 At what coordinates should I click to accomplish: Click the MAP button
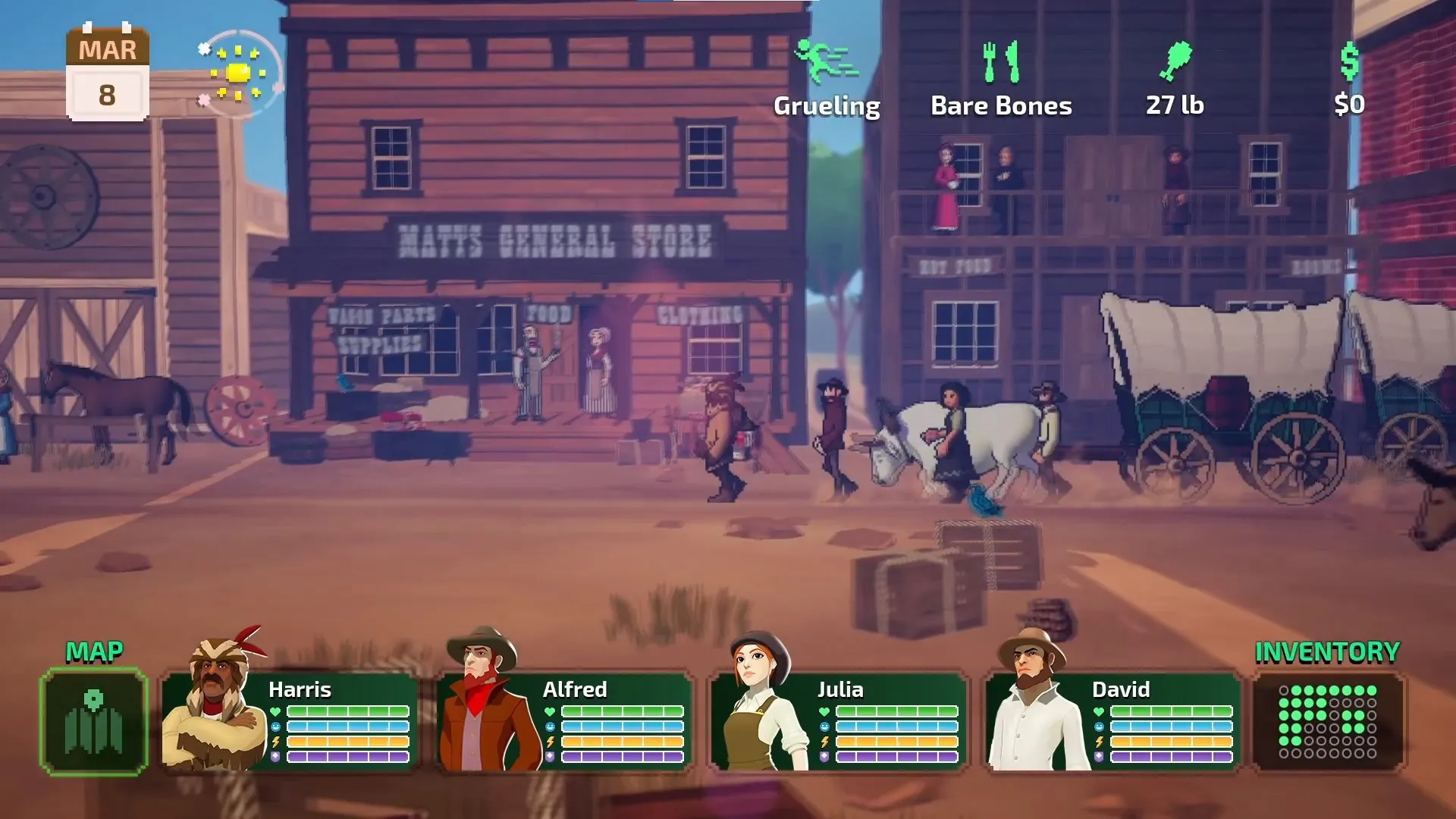tap(94, 651)
